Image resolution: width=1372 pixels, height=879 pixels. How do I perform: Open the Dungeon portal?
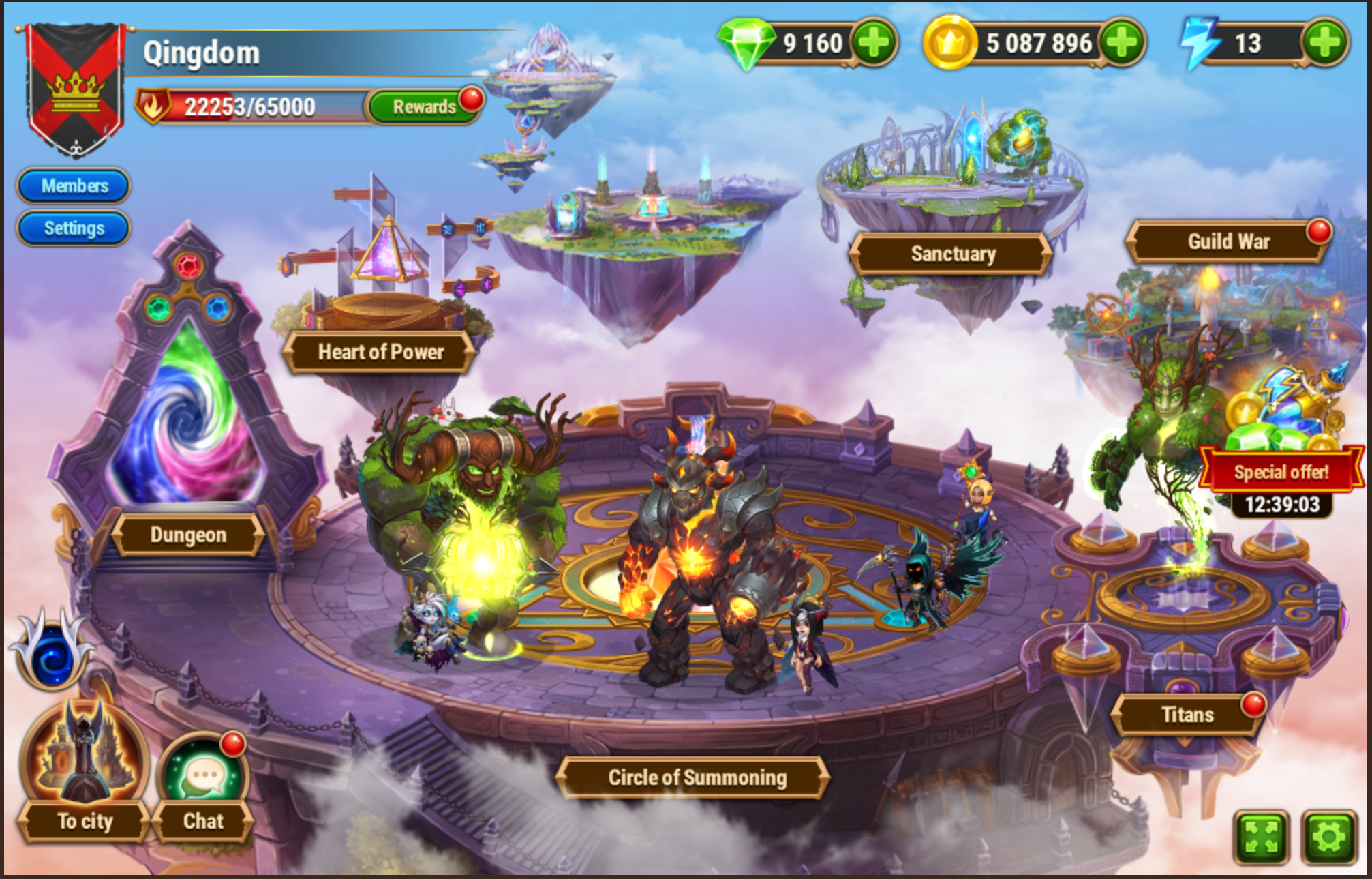click(x=189, y=535)
